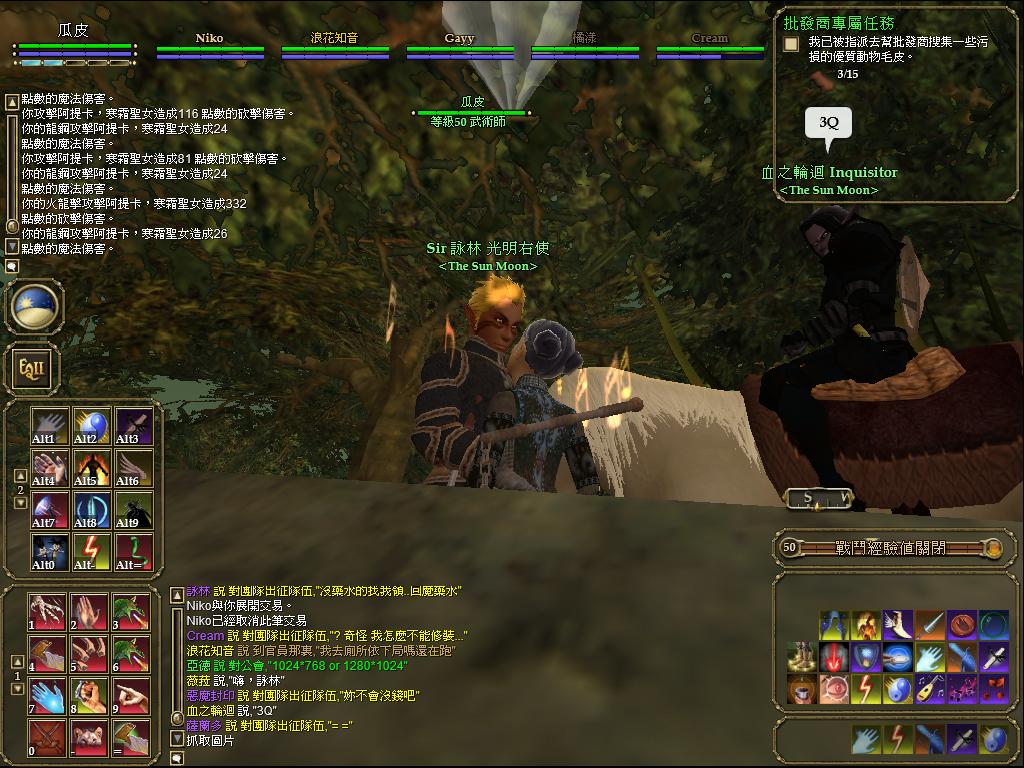Trigger the Alt- red lightning ability
Viewport: 1024px width, 768px height.
(91, 552)
